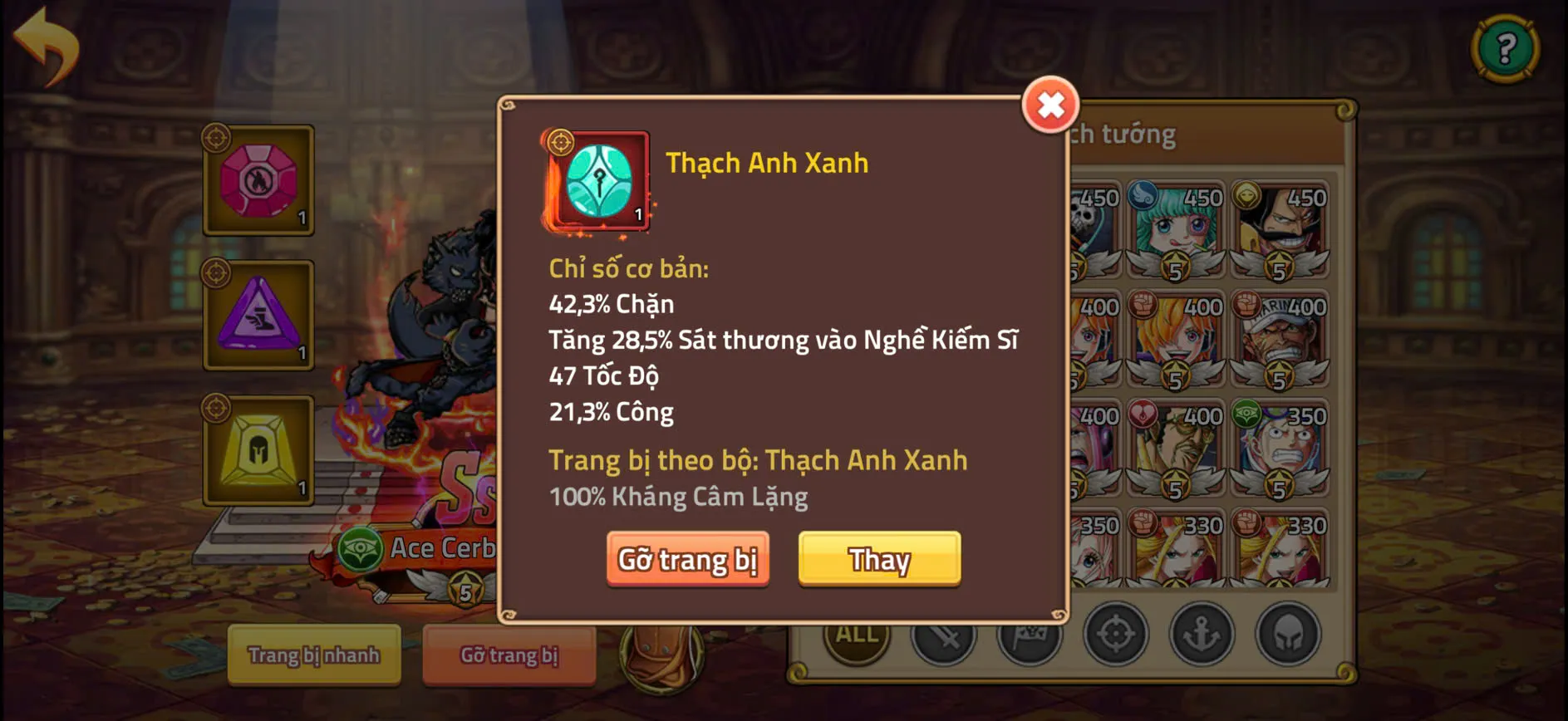Image resolution: width=1568 pixels, height=721 pixels.
Task: Select the yellow helmet gem equipment slot
Action: pos(258,451)
